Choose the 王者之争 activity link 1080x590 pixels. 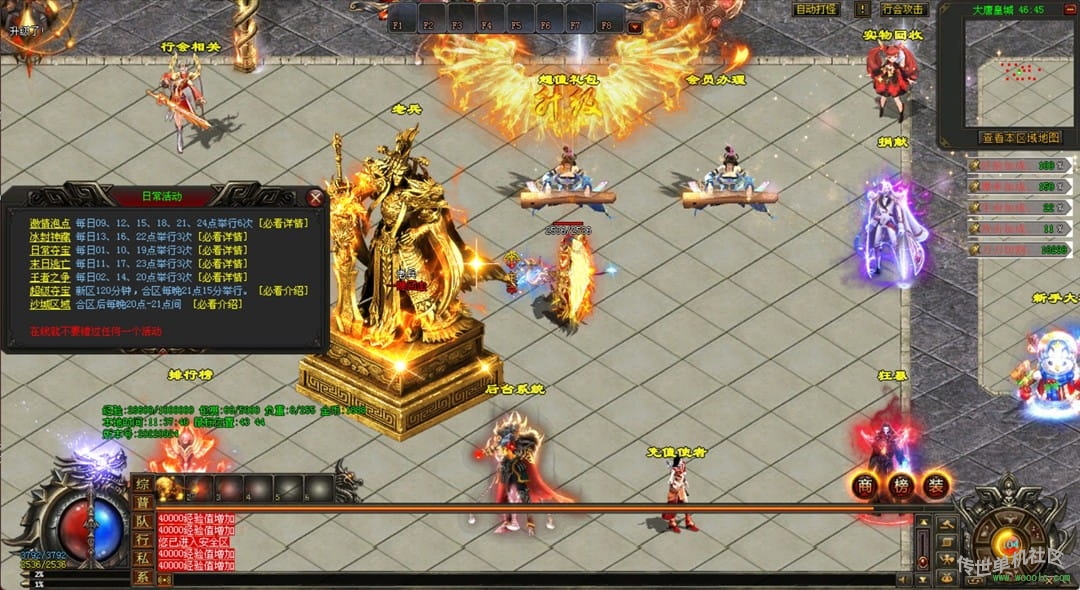tap(50, 277)
